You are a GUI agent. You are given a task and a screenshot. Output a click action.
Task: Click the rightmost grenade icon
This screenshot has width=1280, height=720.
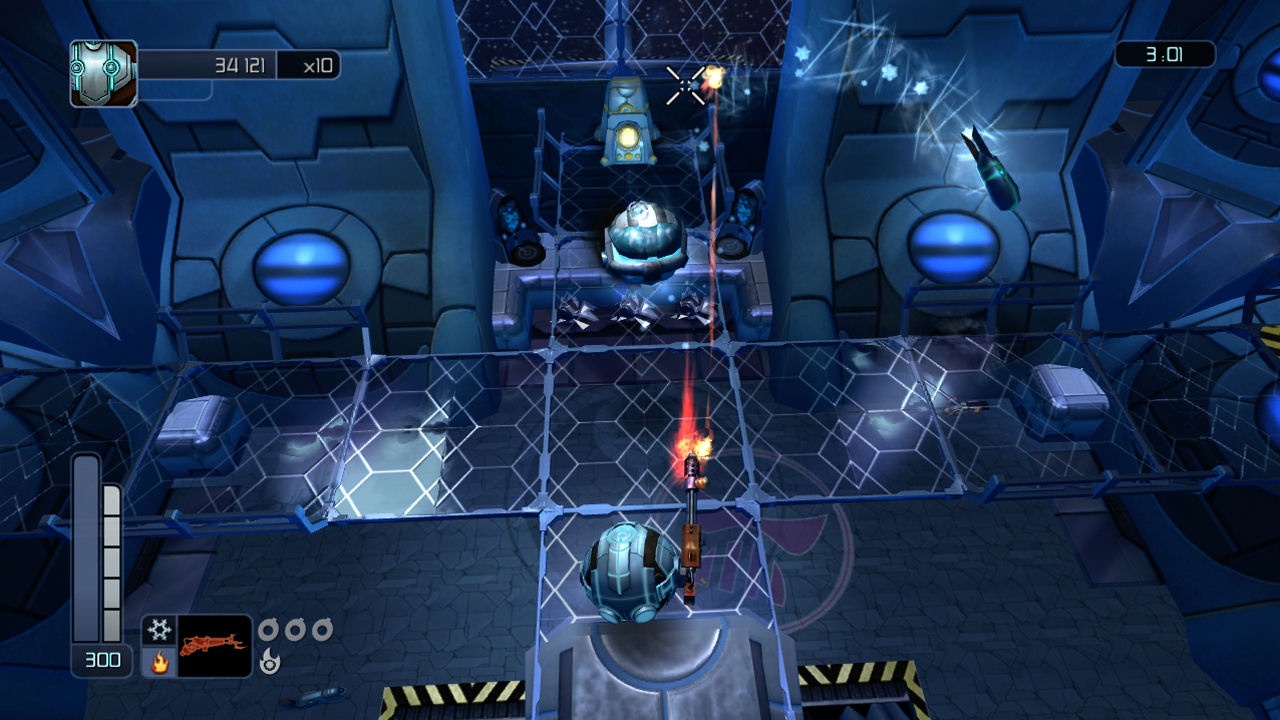click(x=323, y=631)
